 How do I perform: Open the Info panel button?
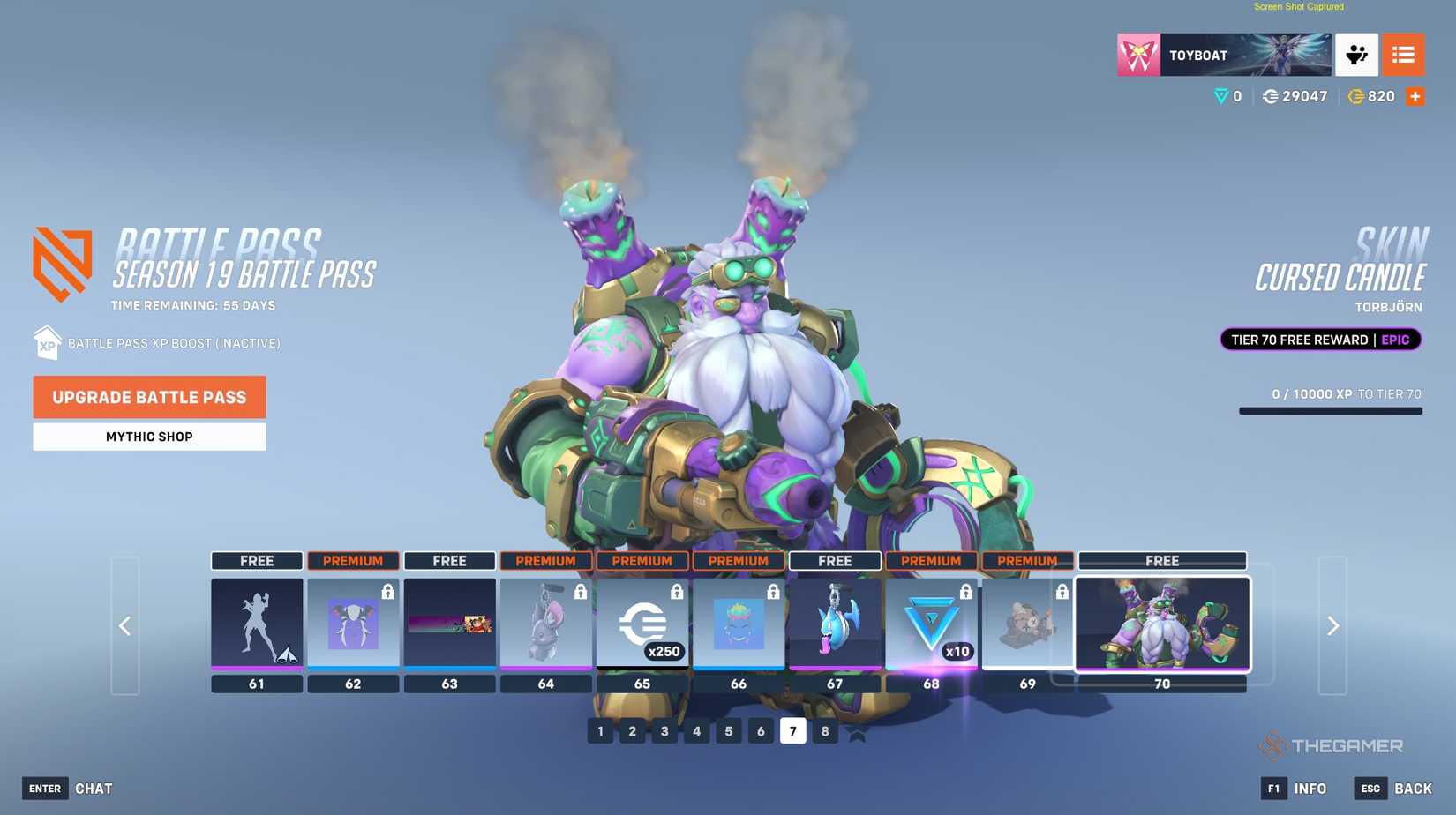point(1295,789)
